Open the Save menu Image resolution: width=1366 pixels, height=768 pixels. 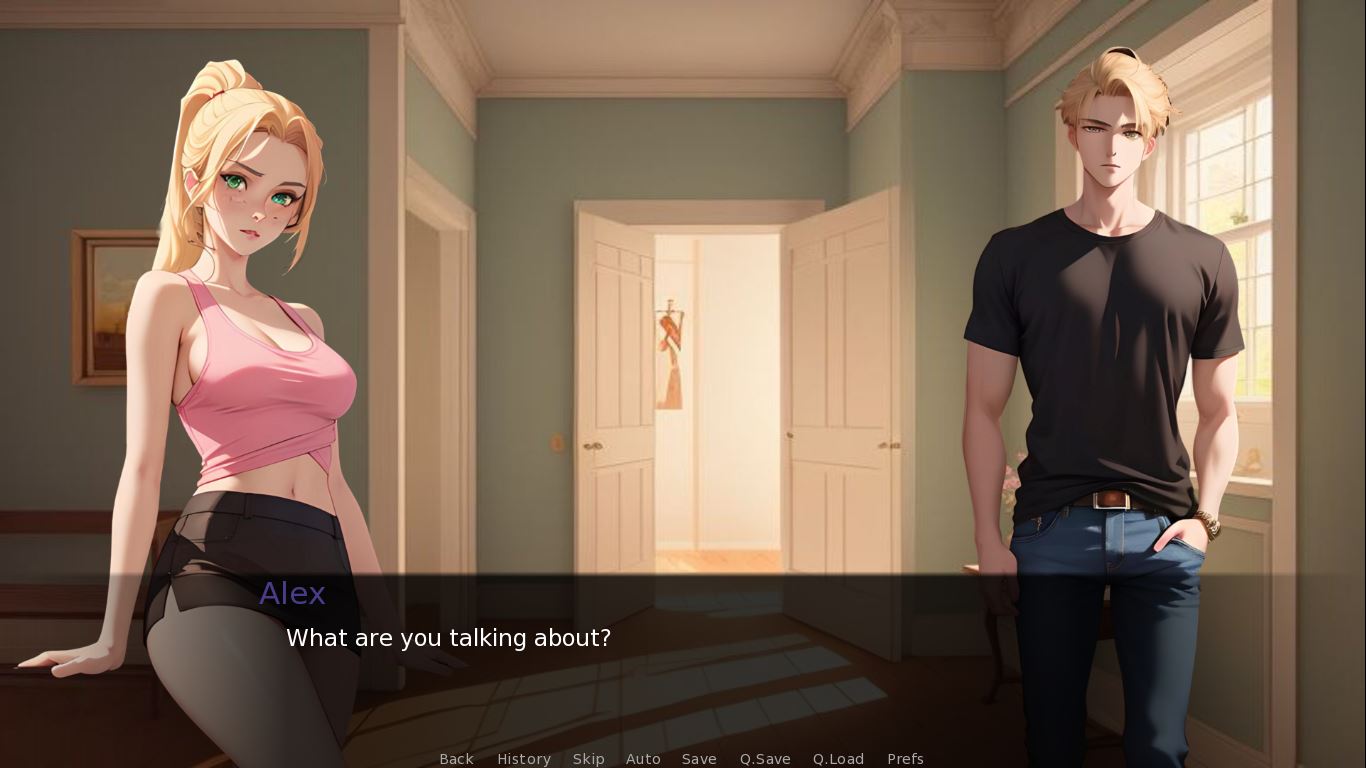699,759
